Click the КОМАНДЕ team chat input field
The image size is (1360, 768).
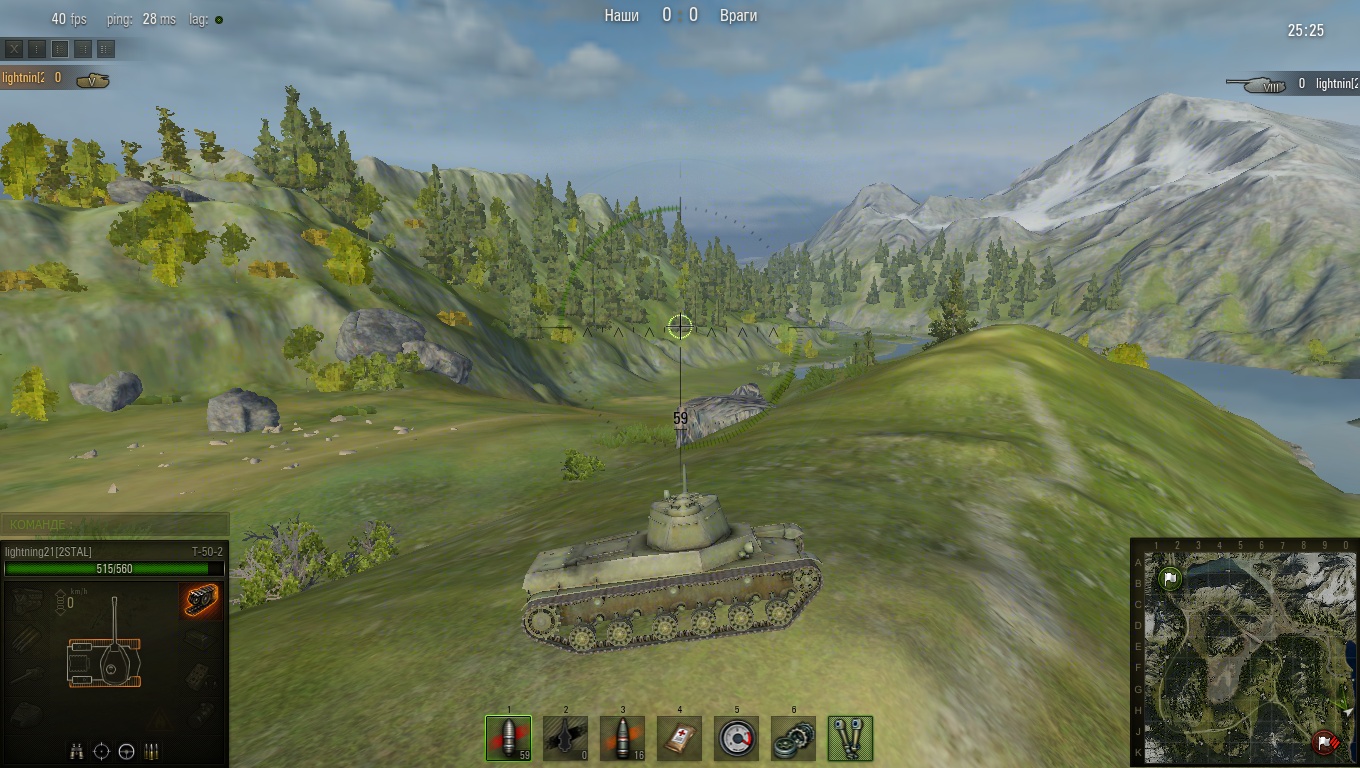click(115, 524)
